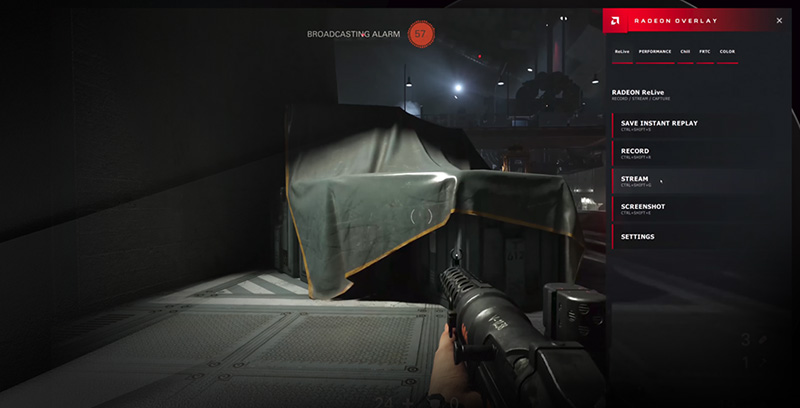Open the Radeon ReLive Settings entry
The image size is (800, 408).
[638, 237]
